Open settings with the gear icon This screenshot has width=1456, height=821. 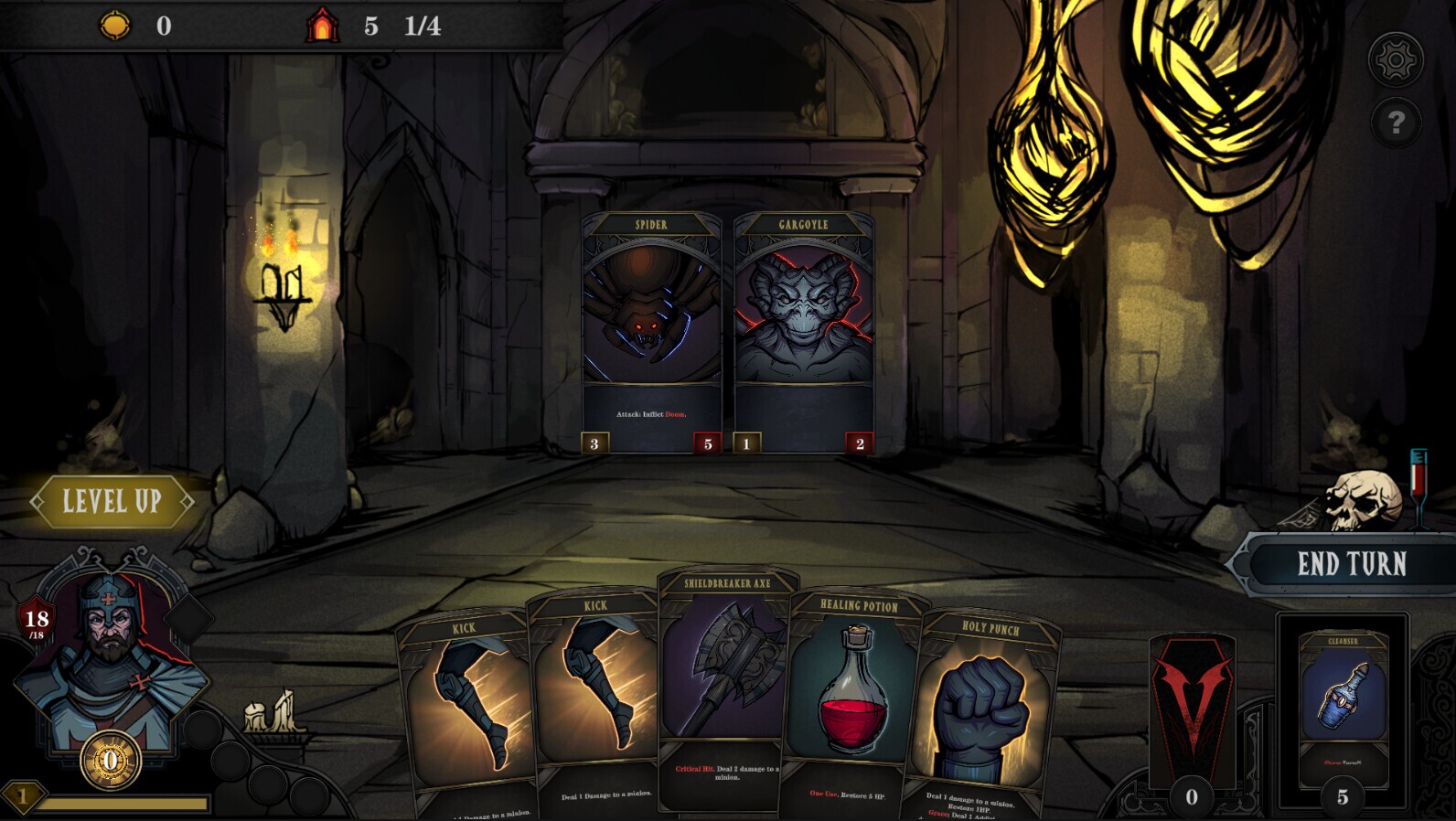1395,60
